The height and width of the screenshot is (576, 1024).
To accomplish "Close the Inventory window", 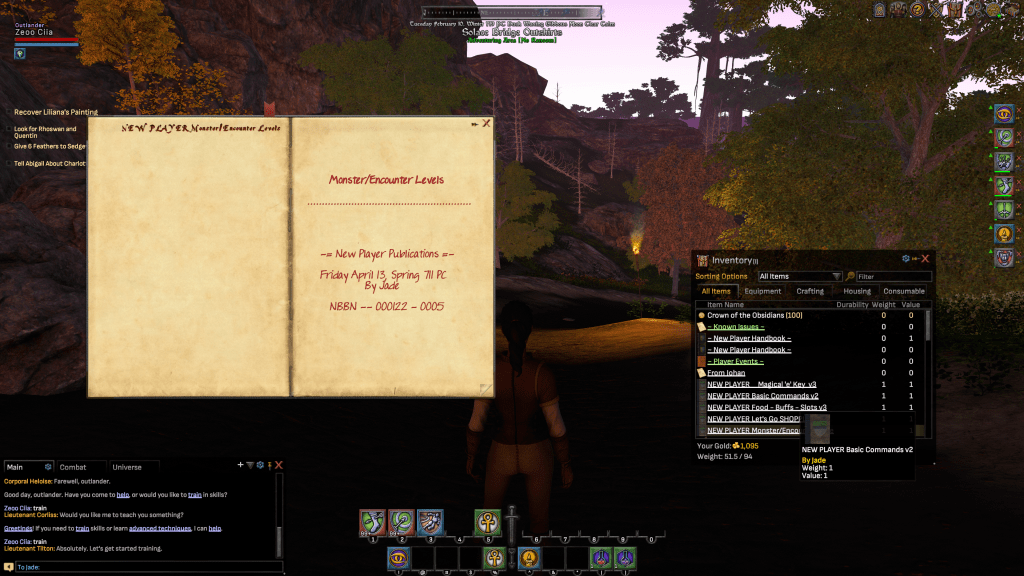I will pos(926,259).
